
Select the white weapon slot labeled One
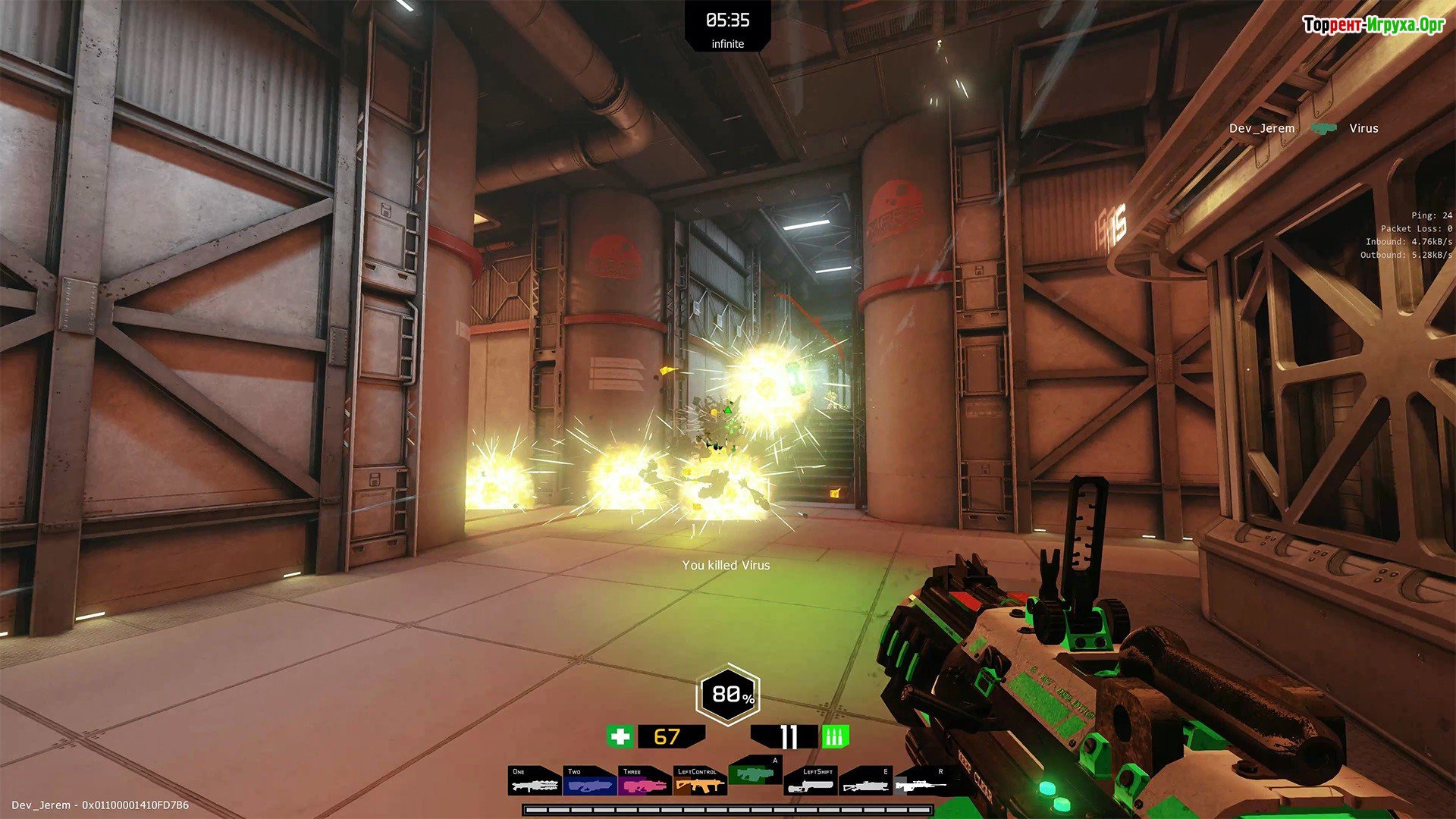[x=535, y=782]
